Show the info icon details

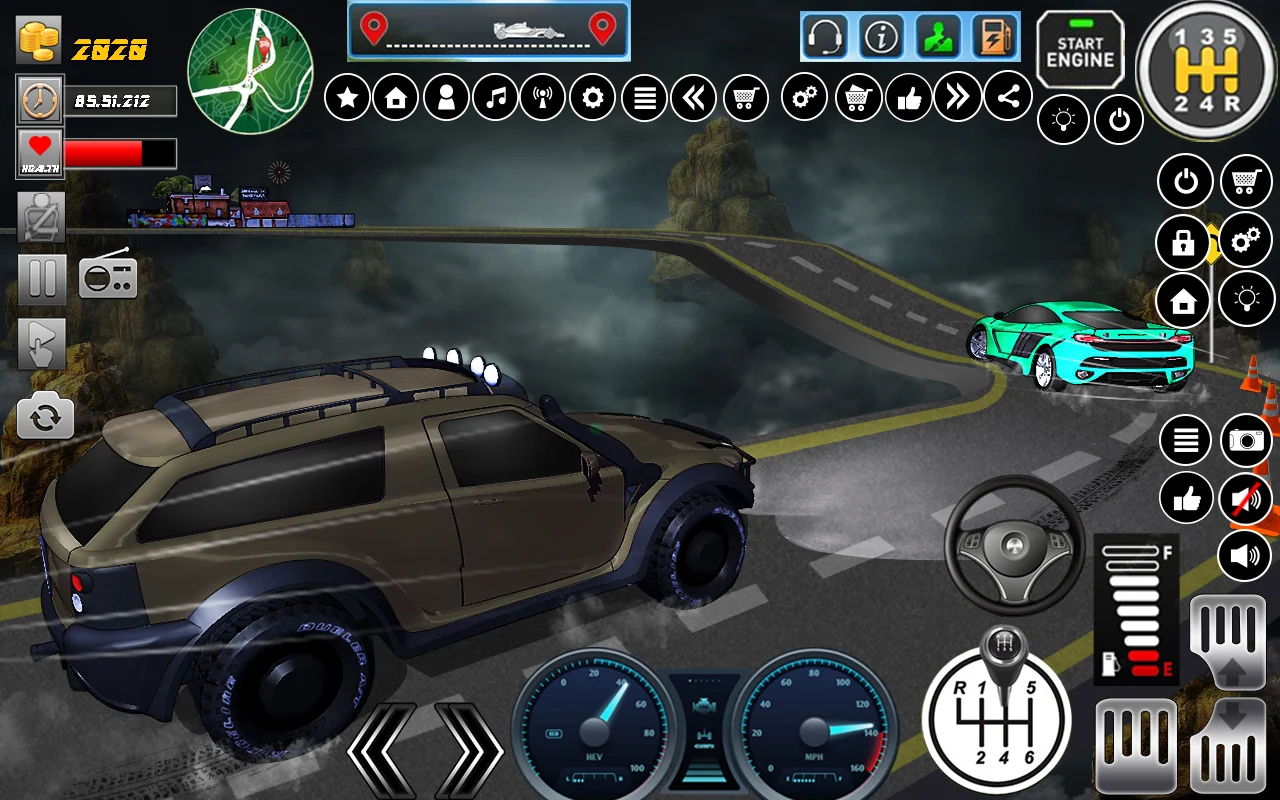coord(881,38)
